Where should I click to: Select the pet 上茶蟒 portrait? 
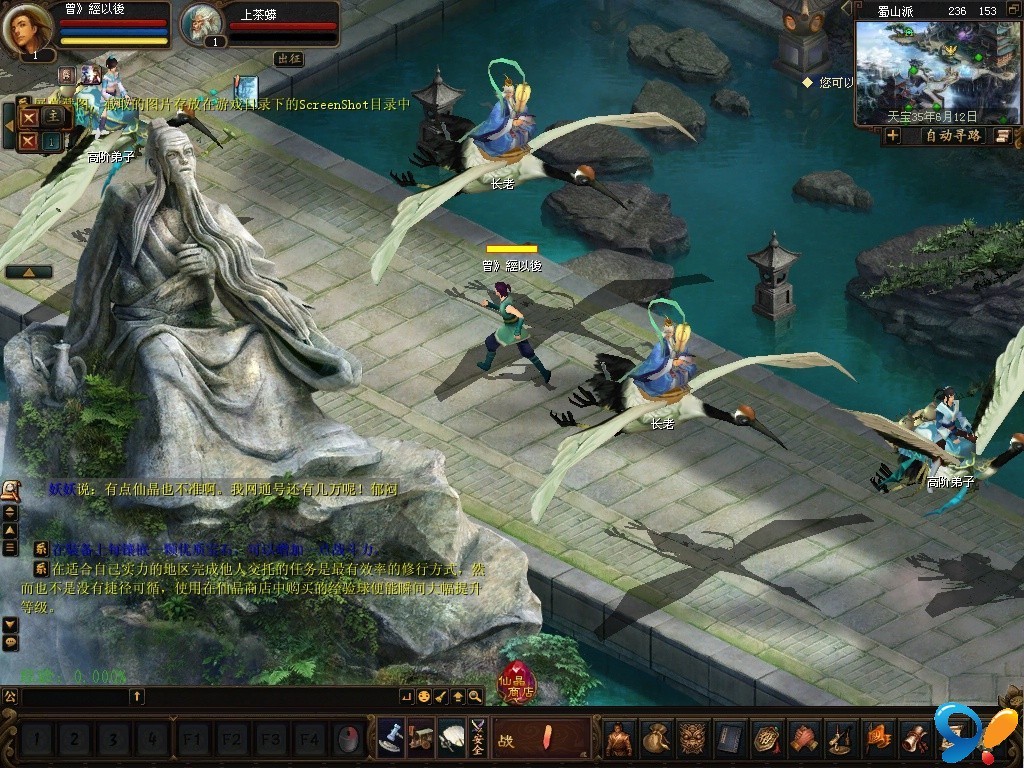(204, 26)
